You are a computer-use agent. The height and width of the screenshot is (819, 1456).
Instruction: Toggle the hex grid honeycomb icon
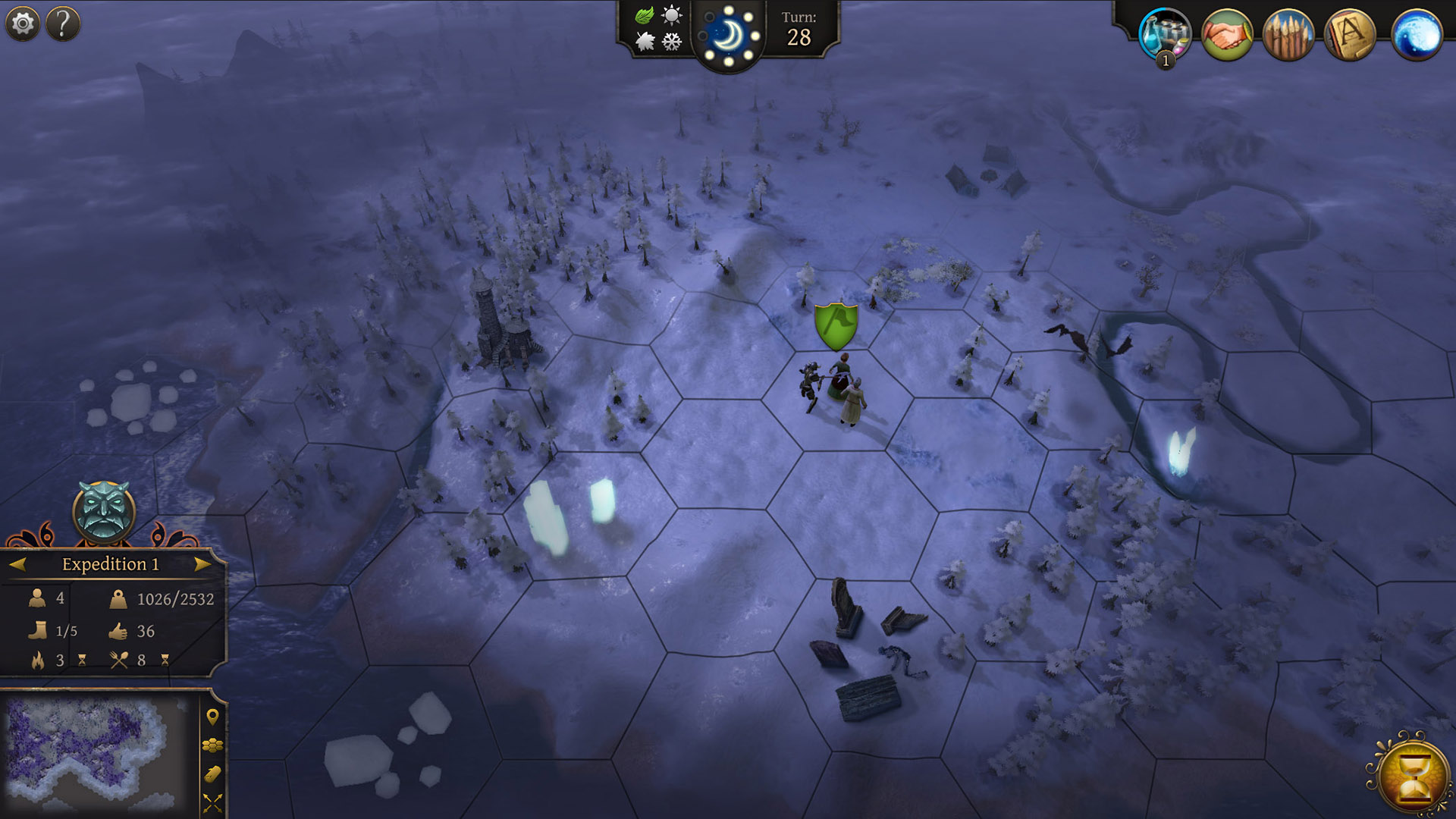(x=212, y=745)
